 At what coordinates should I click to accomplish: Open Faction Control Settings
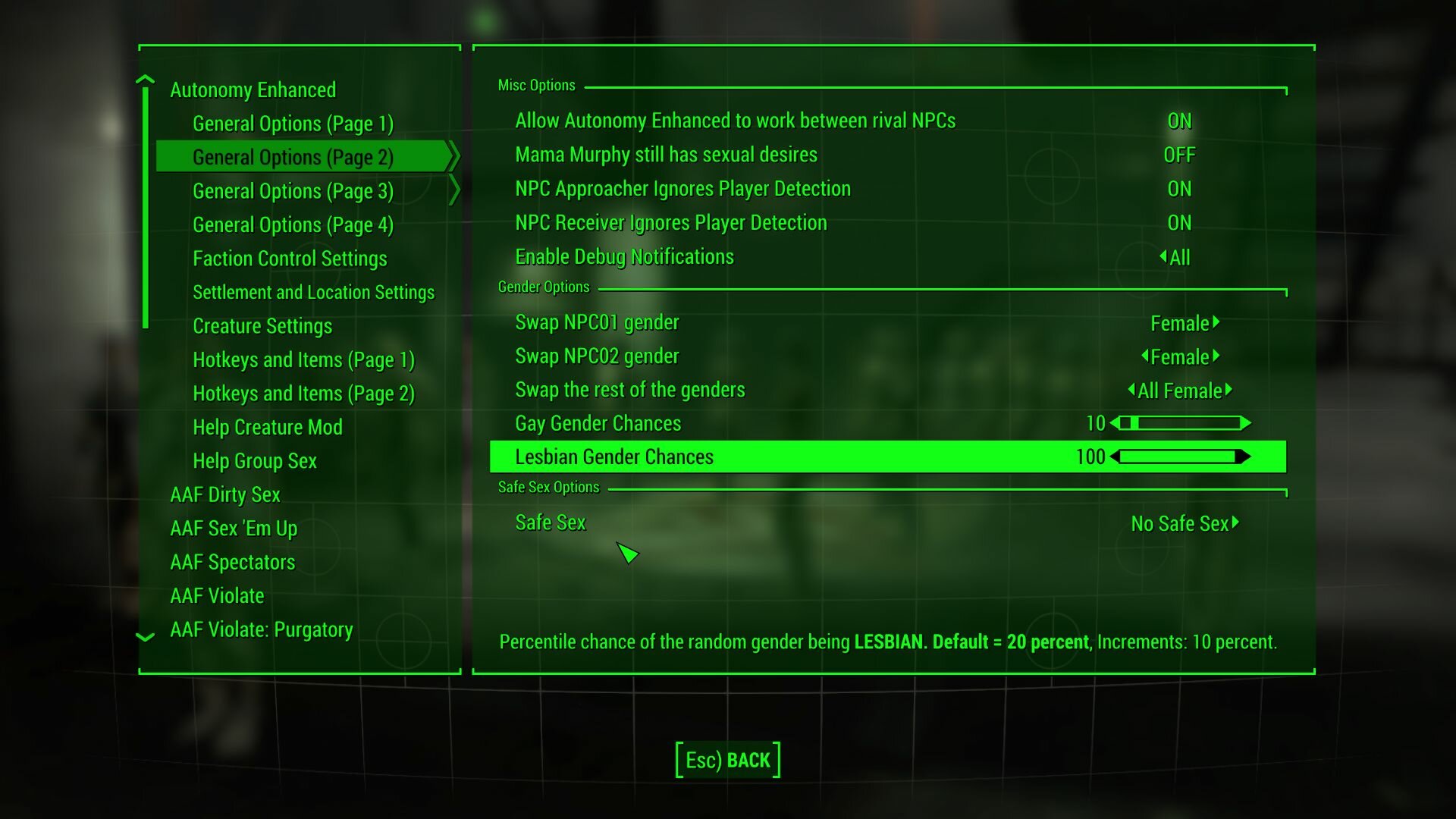[x=290, y=259]
